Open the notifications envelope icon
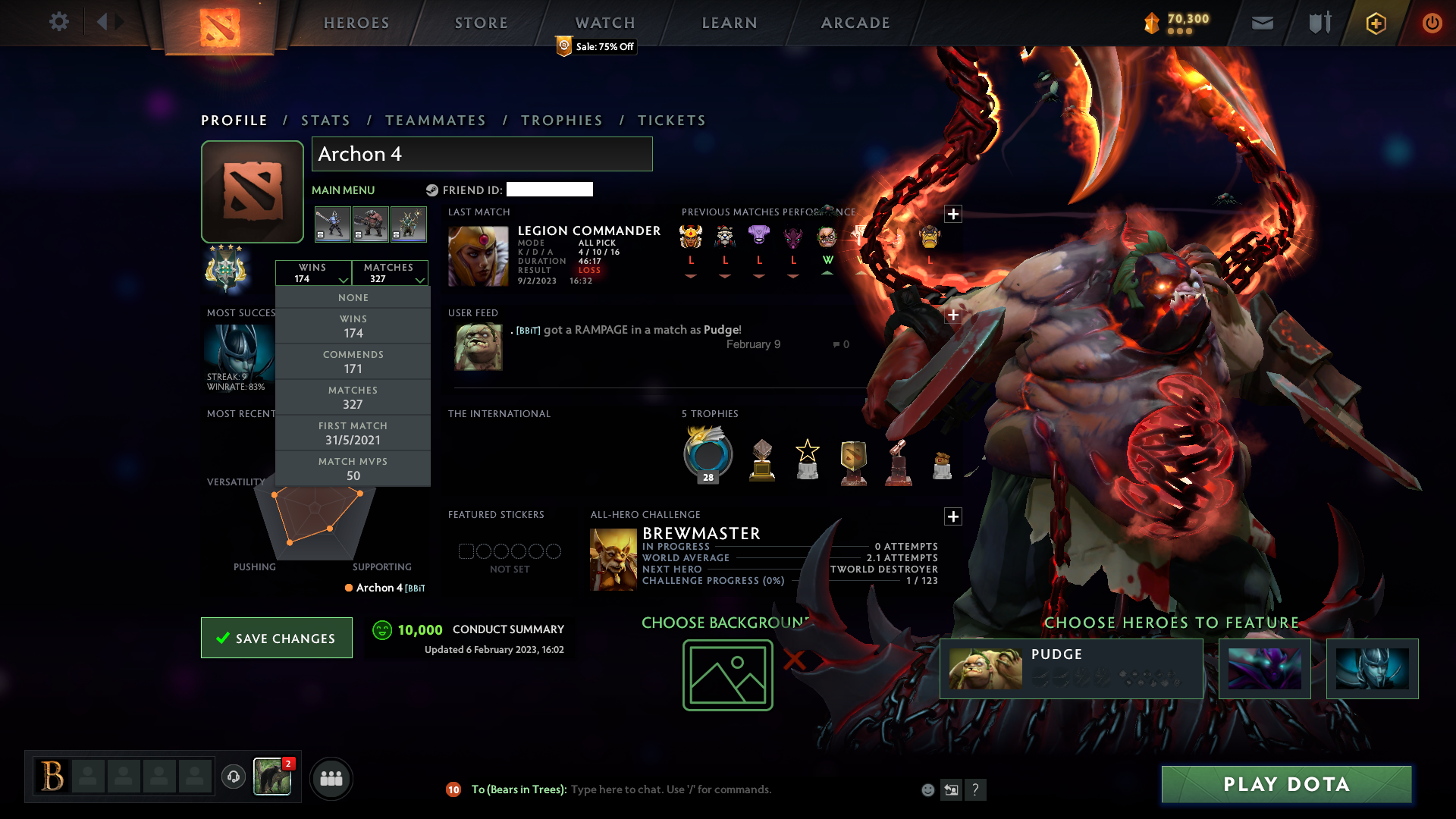Image resolution: width=1456 pixels, height=819 pixels. (1262, 23)
